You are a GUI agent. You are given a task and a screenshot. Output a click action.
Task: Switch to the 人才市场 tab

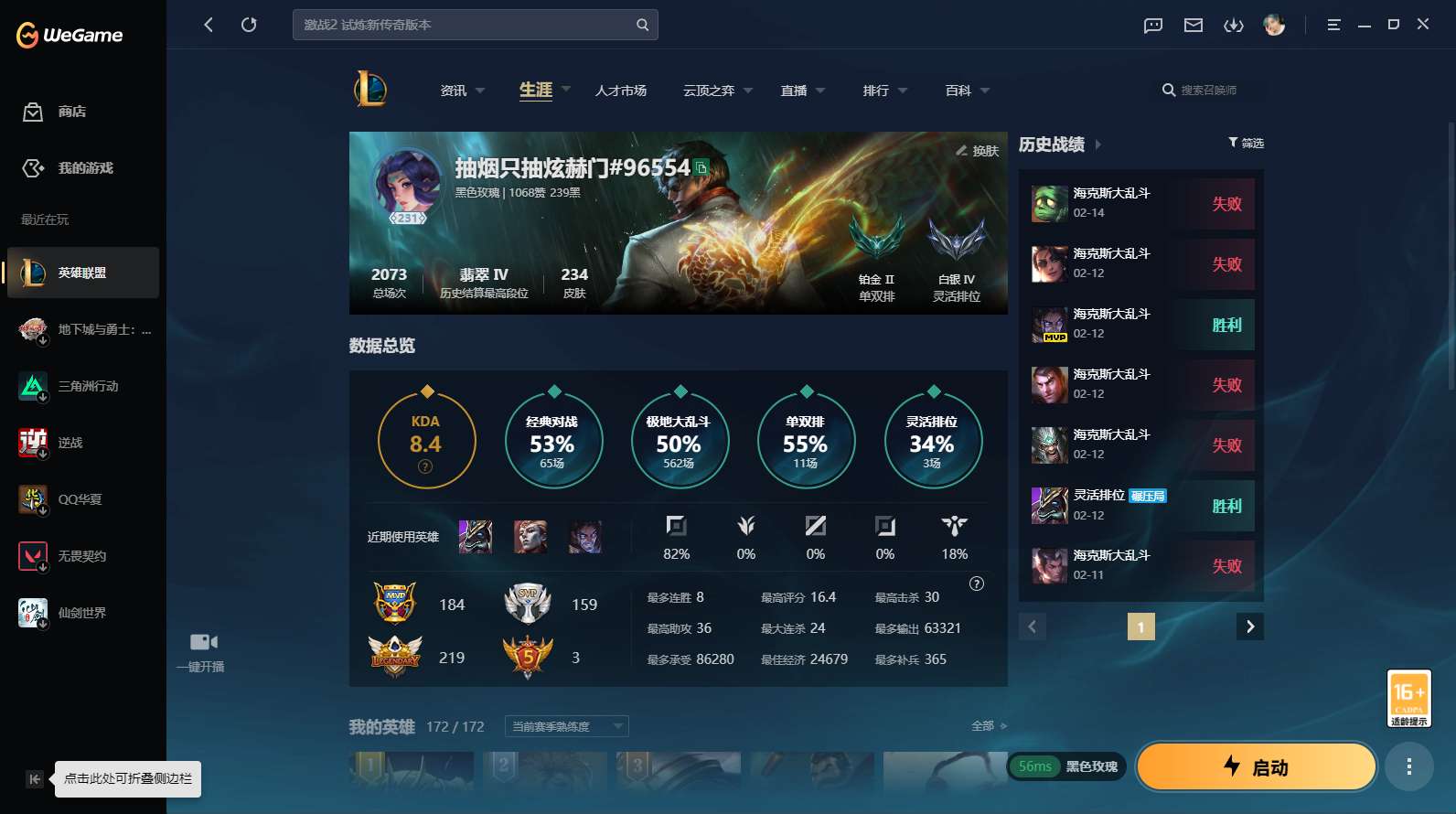coord(620,90)
